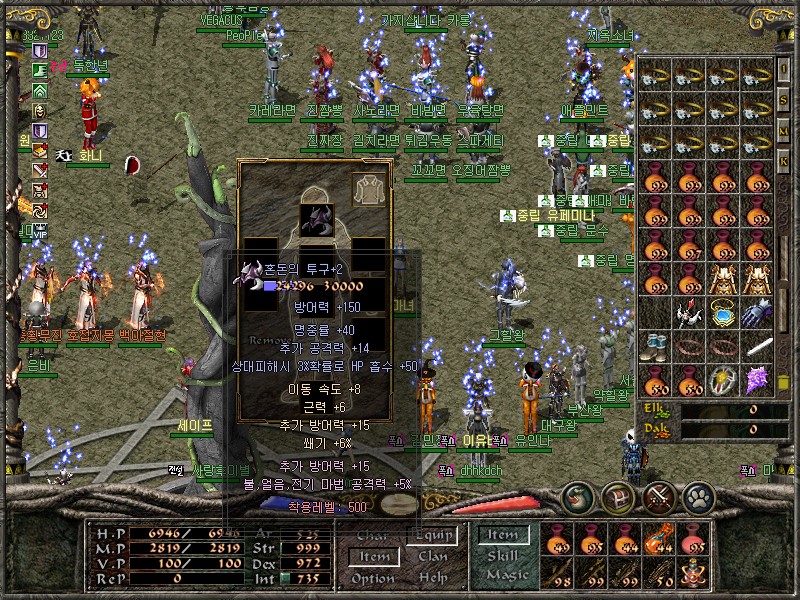The height and width of the screenshot is (600, 800).
Task: Select the boots item in inventory
Action: 655,346
